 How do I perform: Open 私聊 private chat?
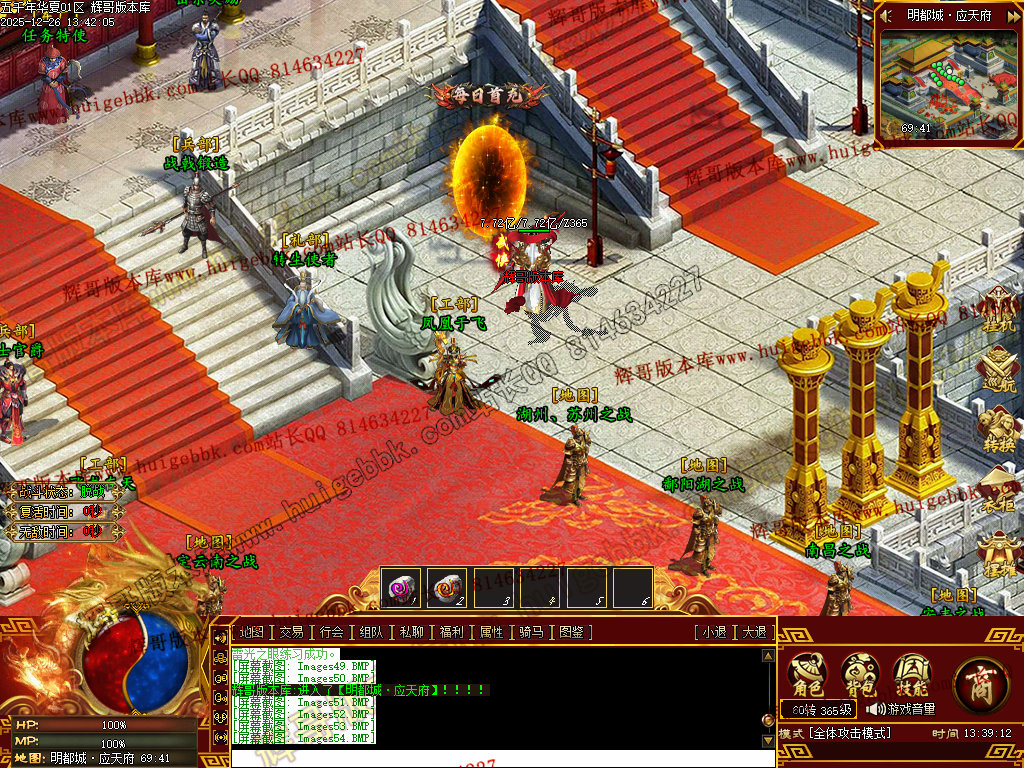click(411, 632)
